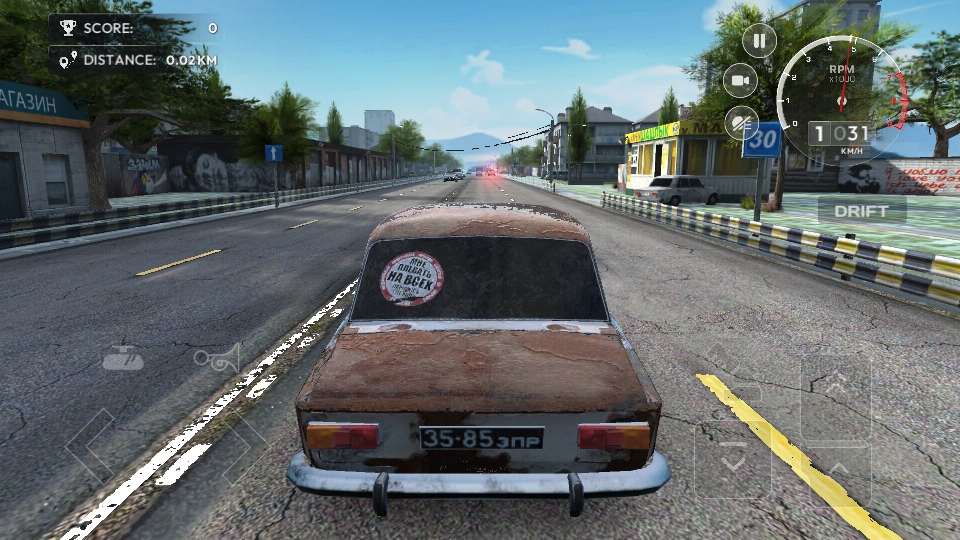
Task: Hit the brake pedal with down chevron
Action: 733,460
